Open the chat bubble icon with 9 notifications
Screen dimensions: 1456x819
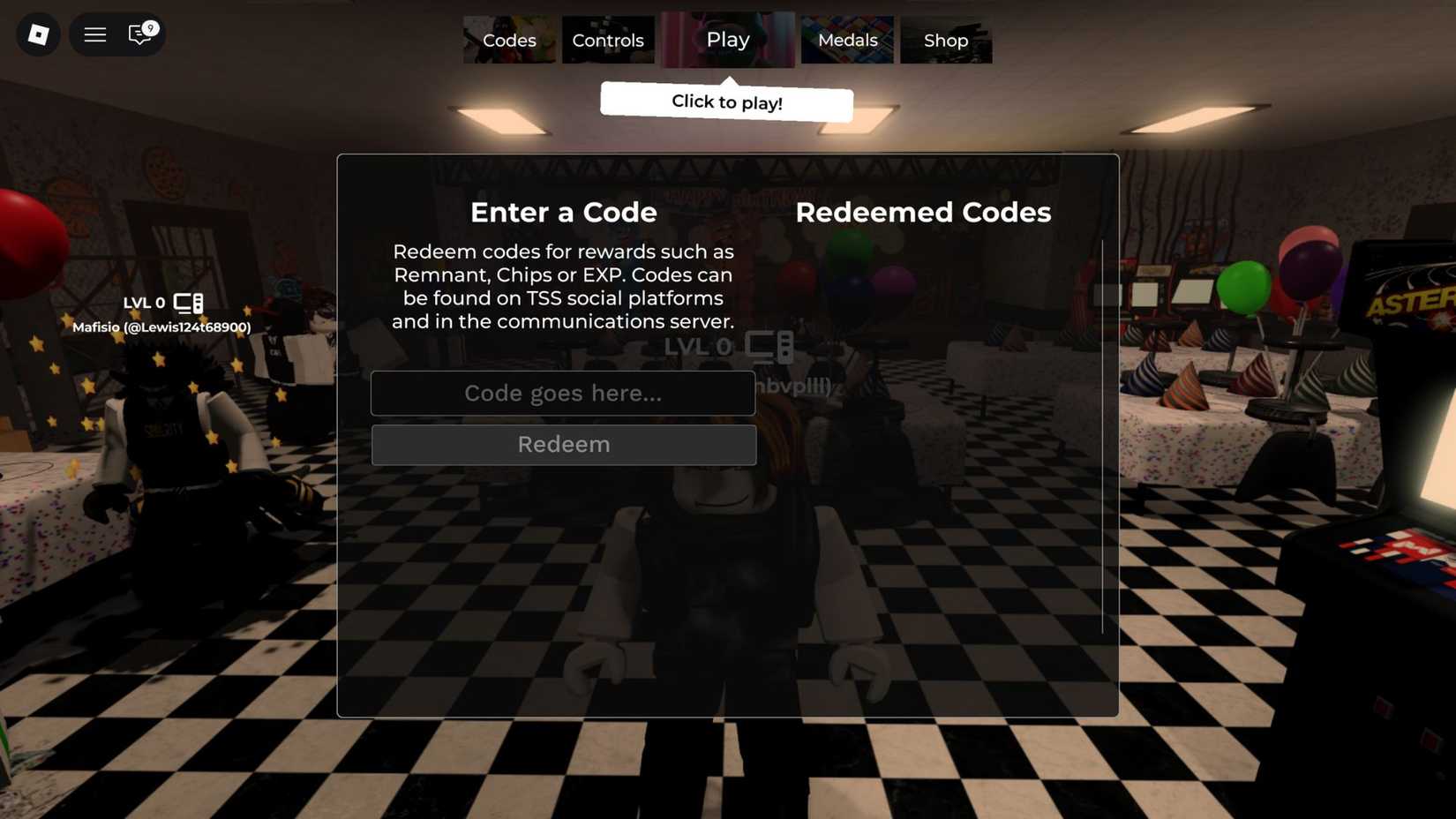138,36
